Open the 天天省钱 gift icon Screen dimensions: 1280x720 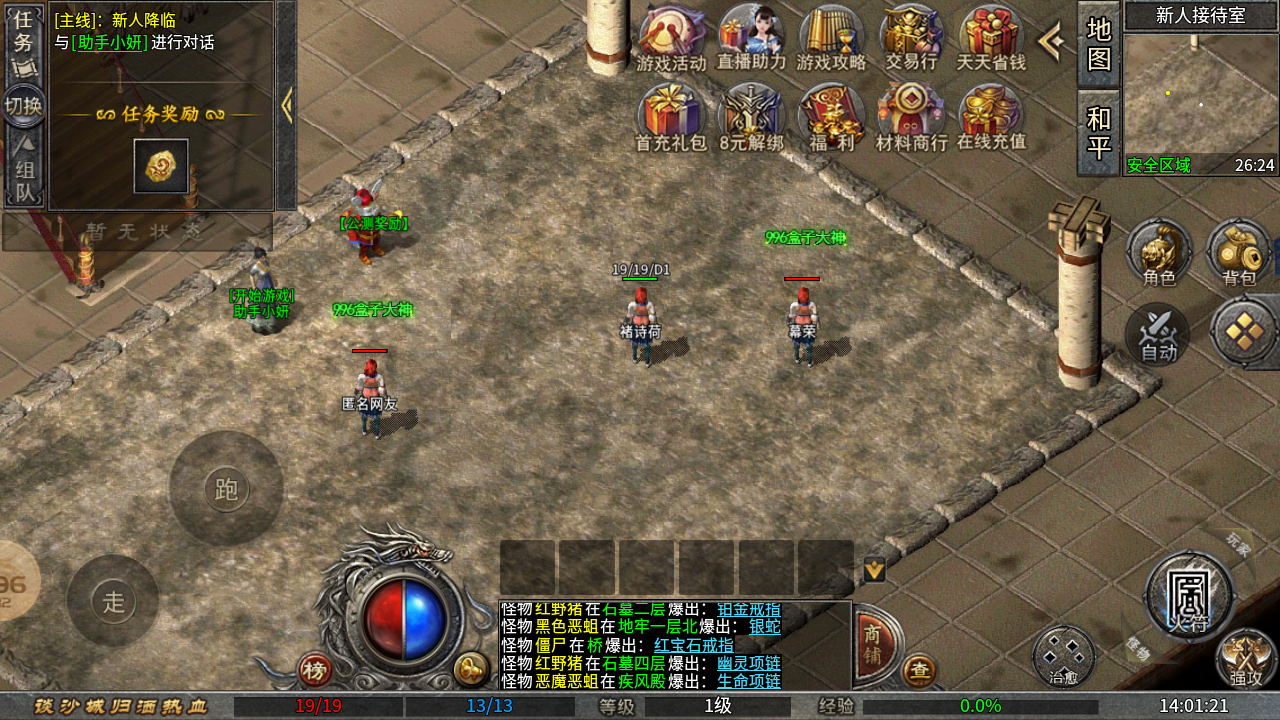tap(991, 38)
